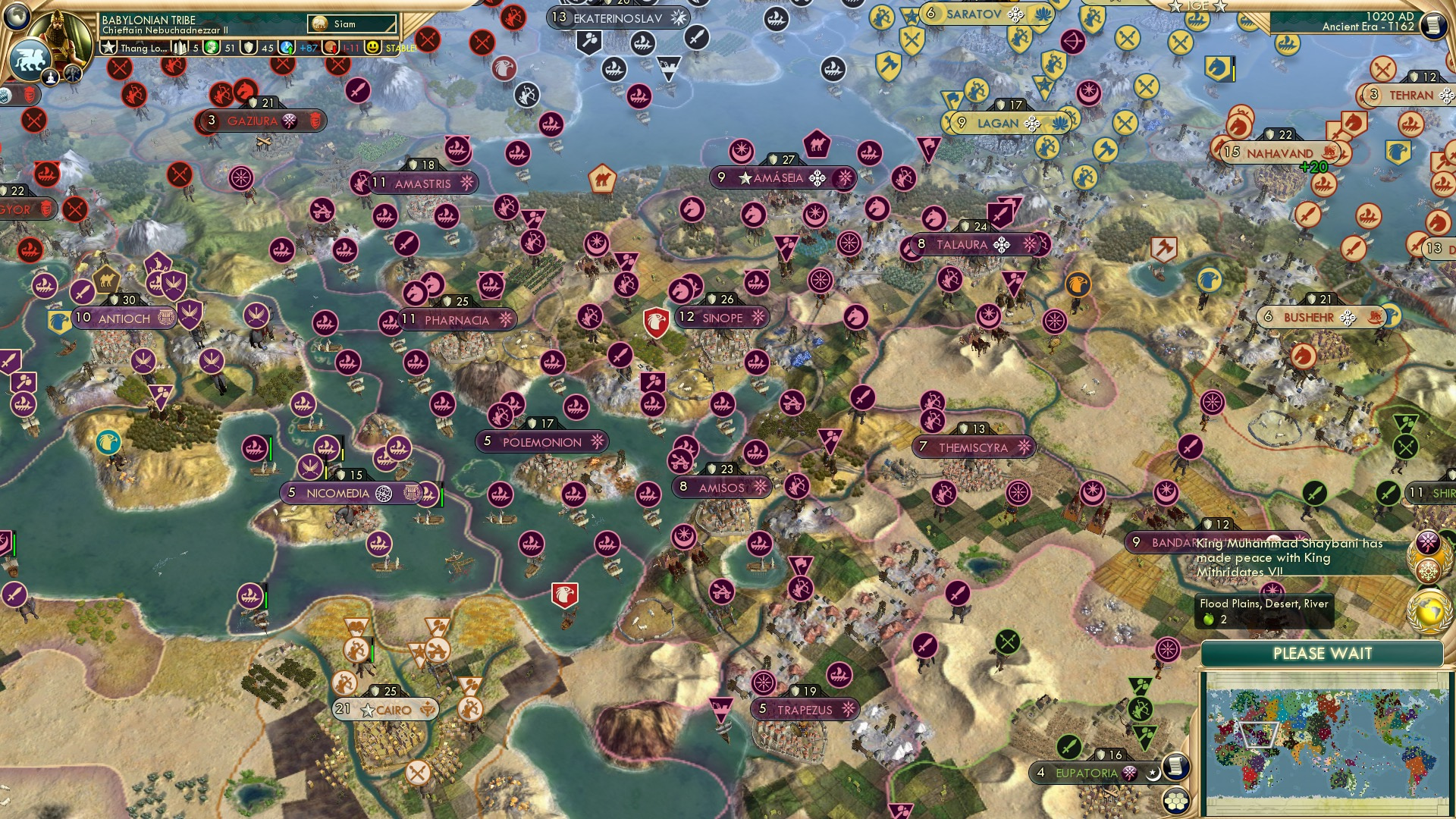The width and height of the screenshot is (1456, 819).
Task: Open the snowflake notification medallion
Action: (1429, 570)
